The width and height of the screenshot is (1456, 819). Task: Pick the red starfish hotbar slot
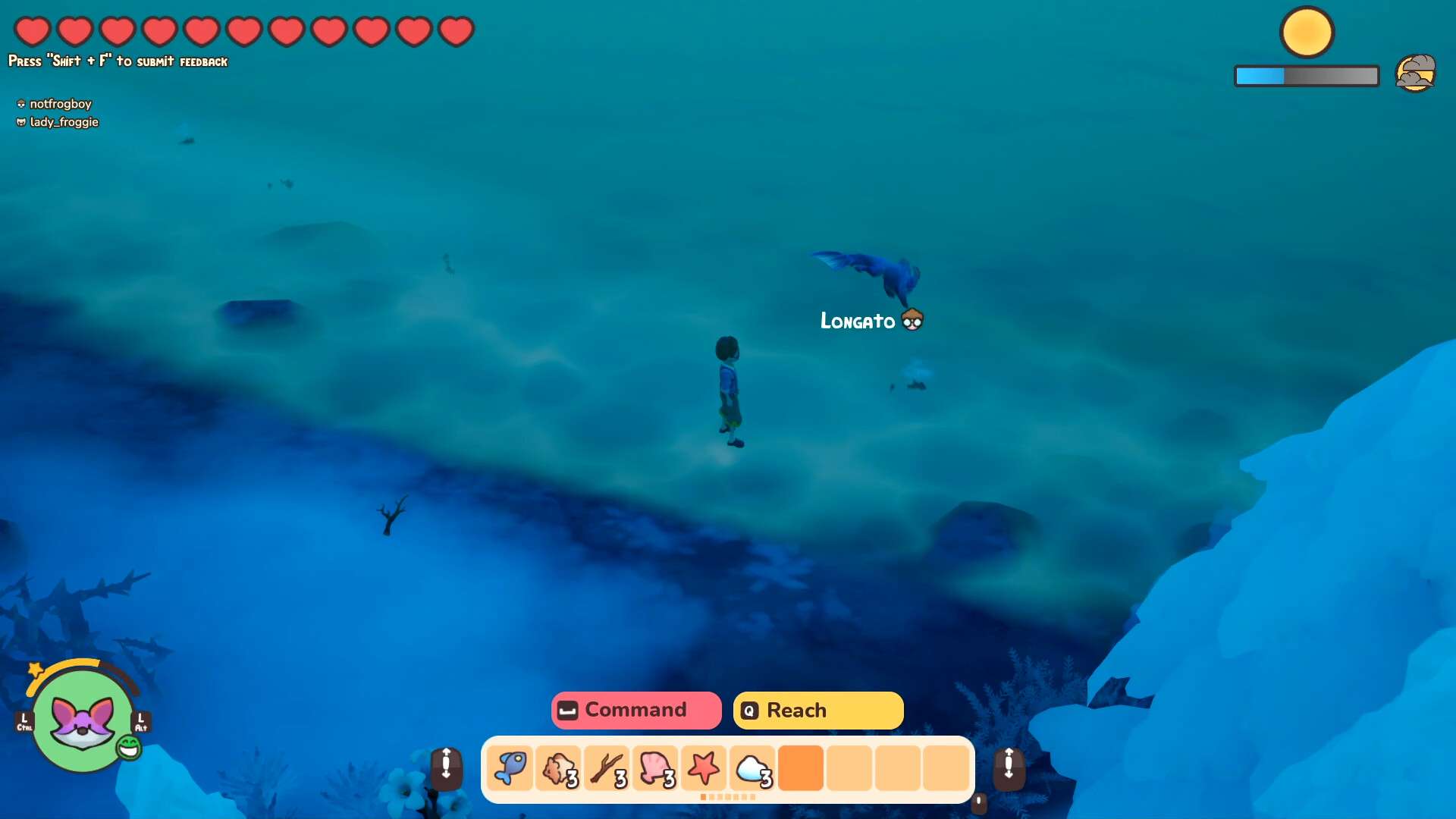pyautogui.click(x=704, y=767)
